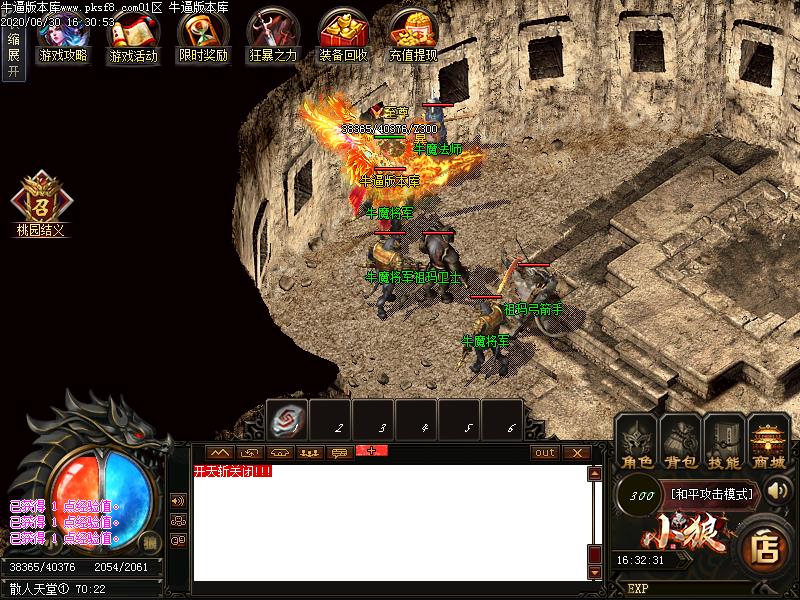Viewport: 800px width, 600px height.
Task: Select the skill item in hotbar slot 1
Action: (x=287, y=420)
